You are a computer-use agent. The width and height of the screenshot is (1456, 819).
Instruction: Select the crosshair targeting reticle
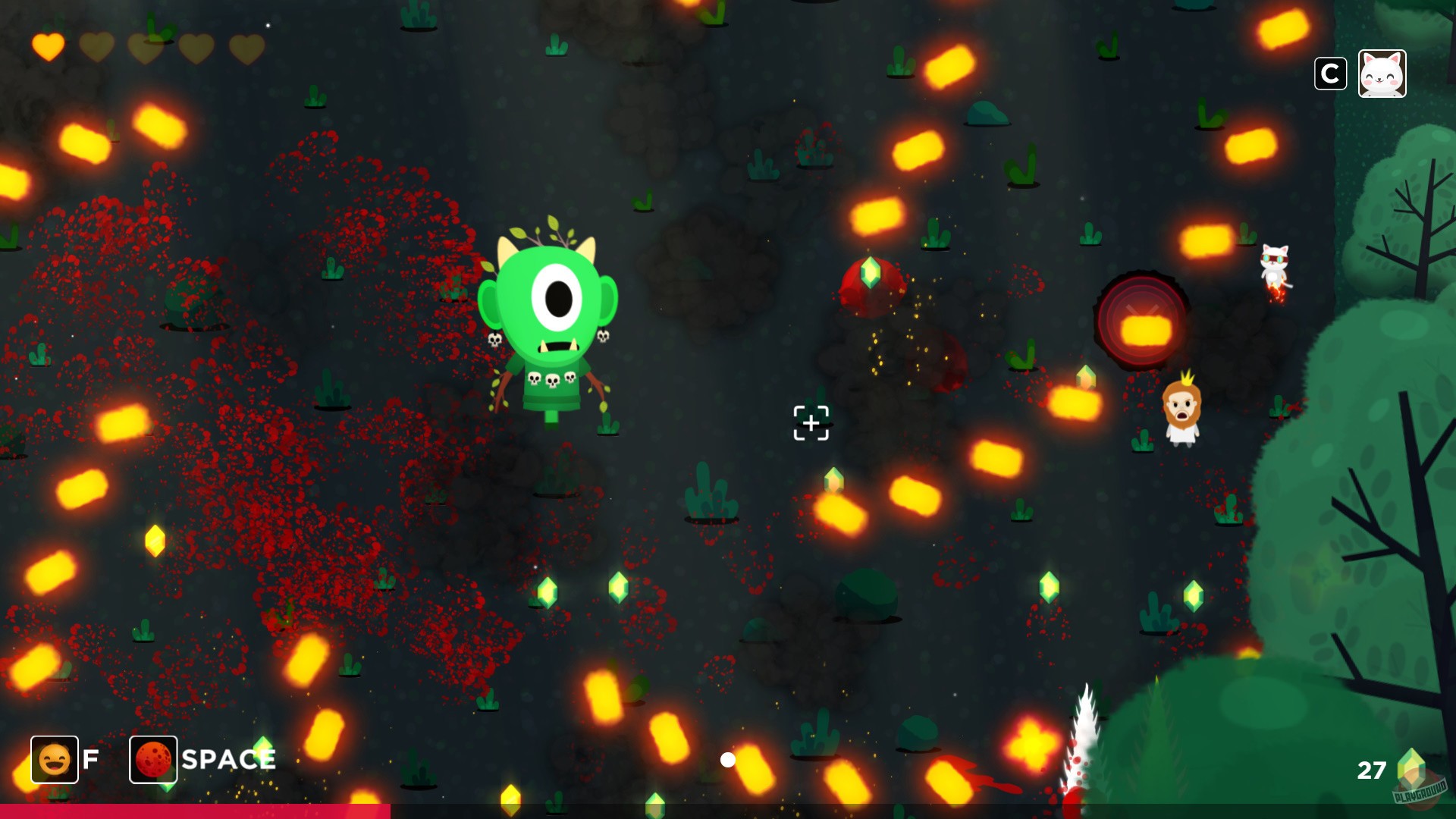point(811,423)
